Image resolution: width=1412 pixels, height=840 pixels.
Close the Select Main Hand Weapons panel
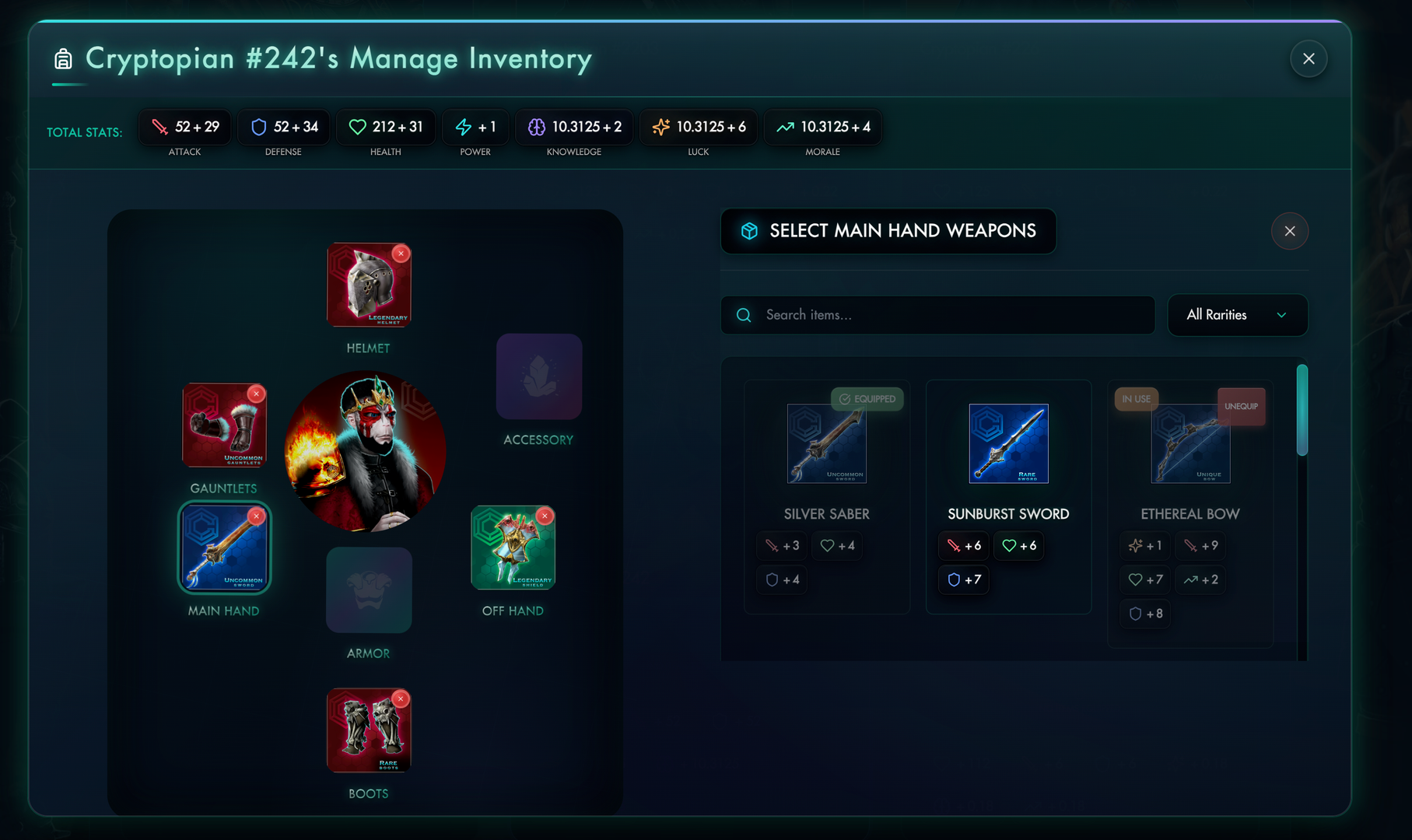click(x=1289, y=231)
